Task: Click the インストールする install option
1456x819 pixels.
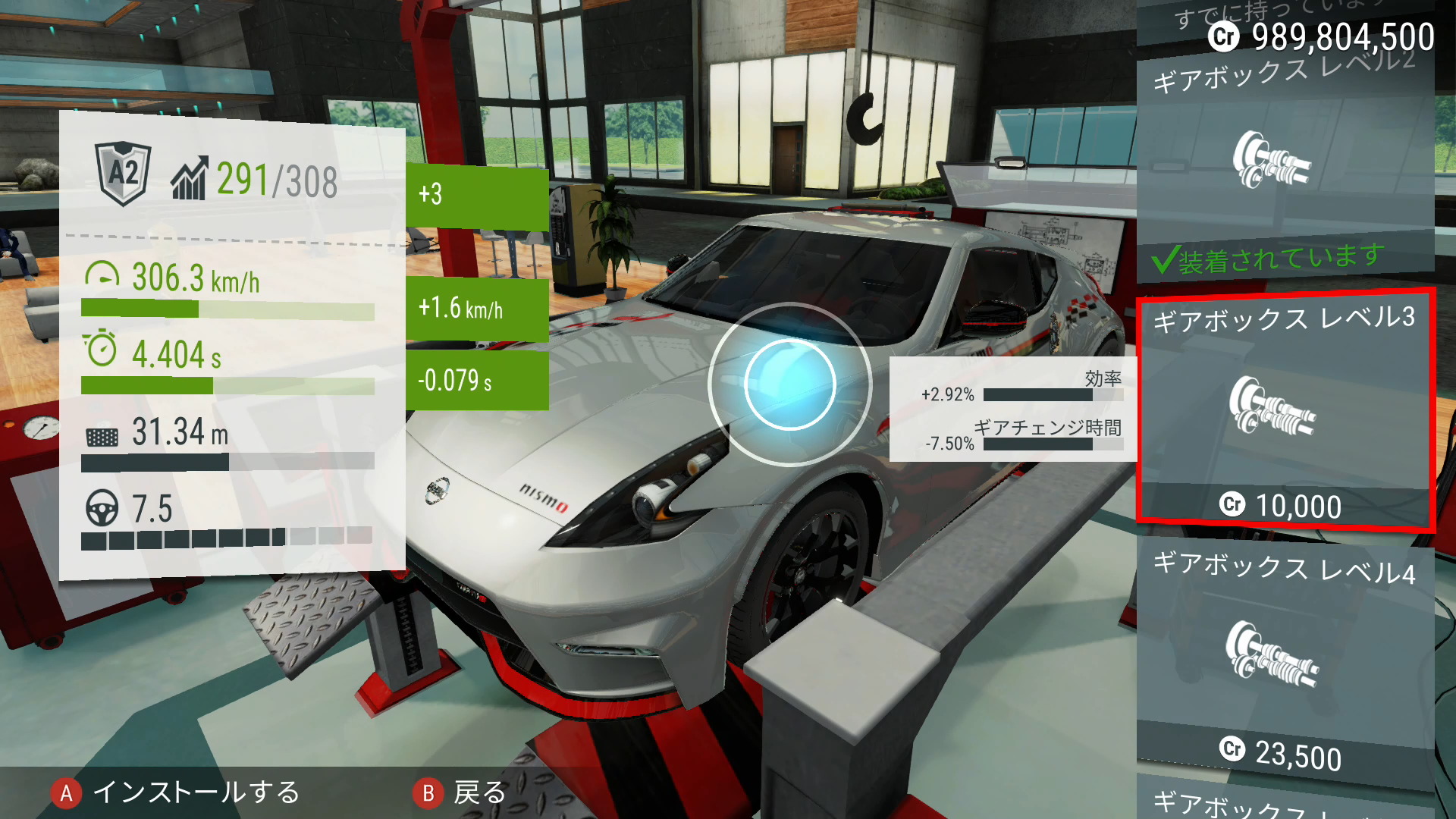Action: pos(176,792)
